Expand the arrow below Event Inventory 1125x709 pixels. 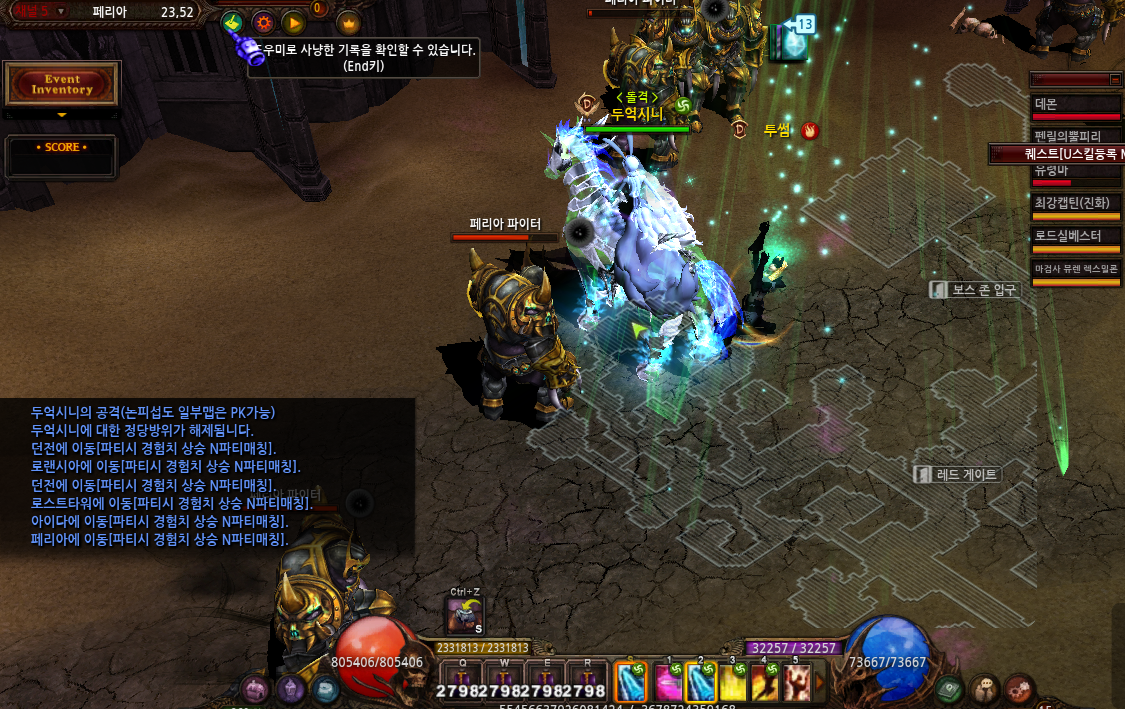(x=62, y=115)
